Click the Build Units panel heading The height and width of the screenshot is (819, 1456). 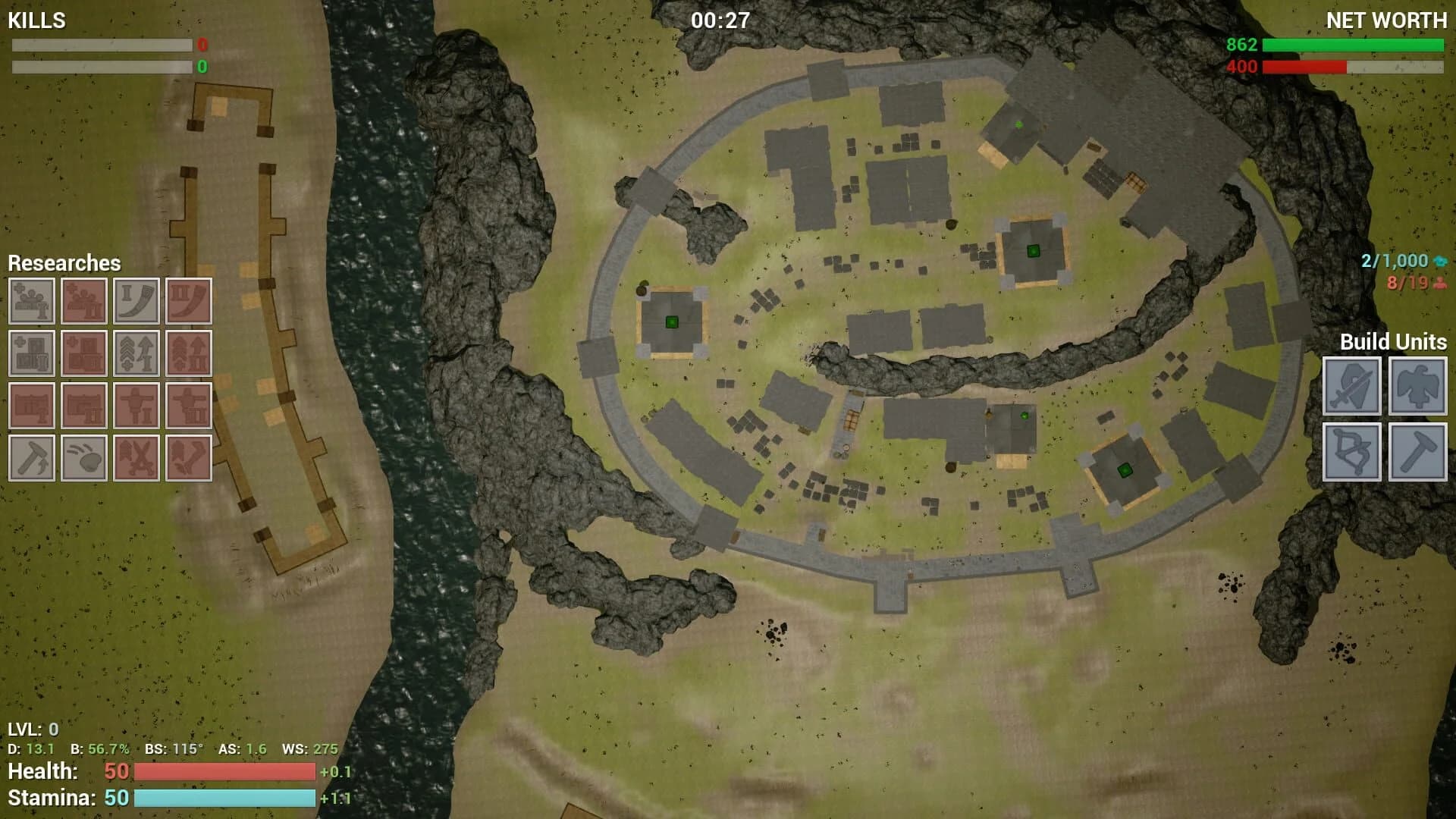[x=1395, y=342]
